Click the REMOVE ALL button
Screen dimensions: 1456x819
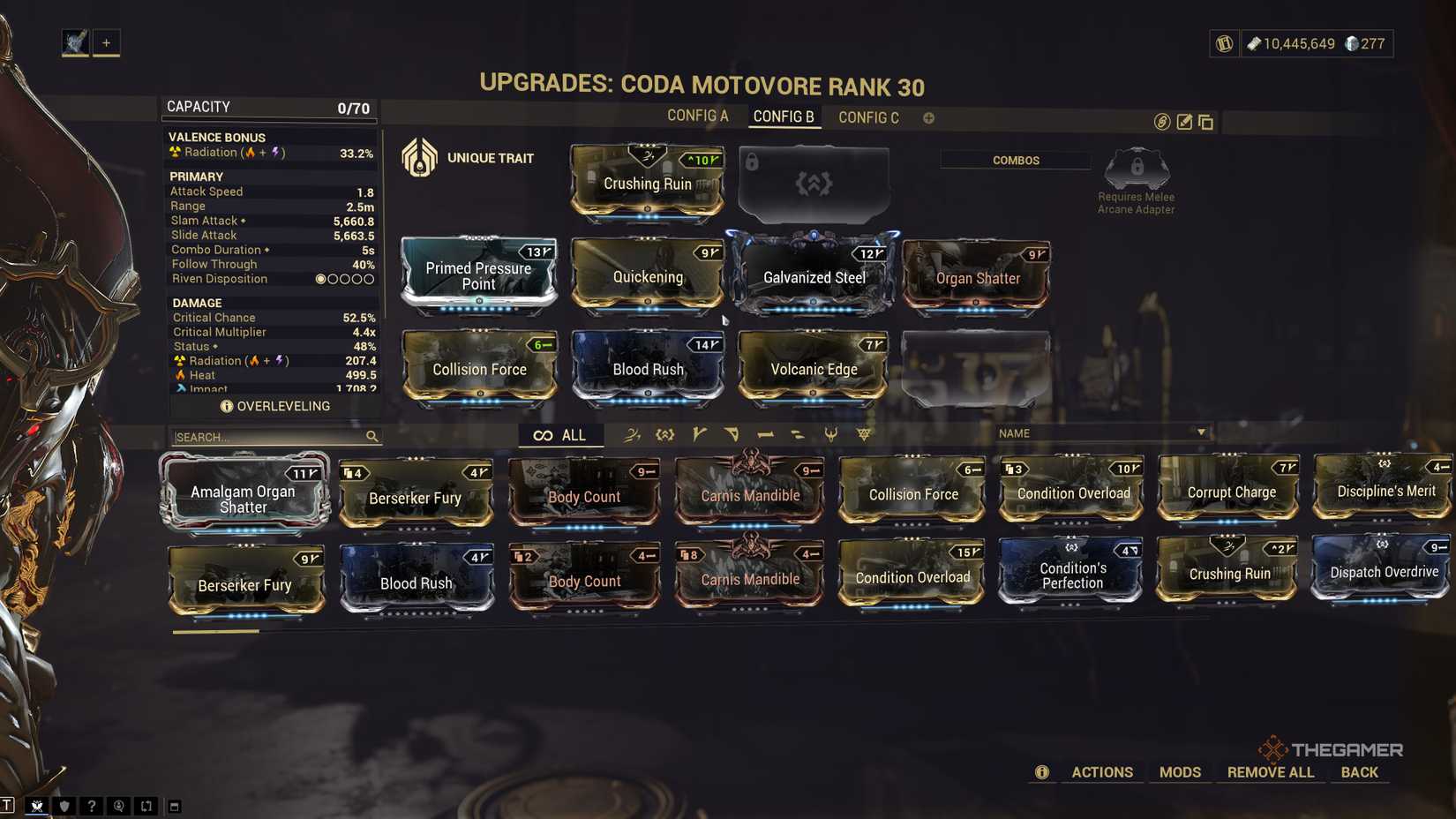[x=1270, y=771]
